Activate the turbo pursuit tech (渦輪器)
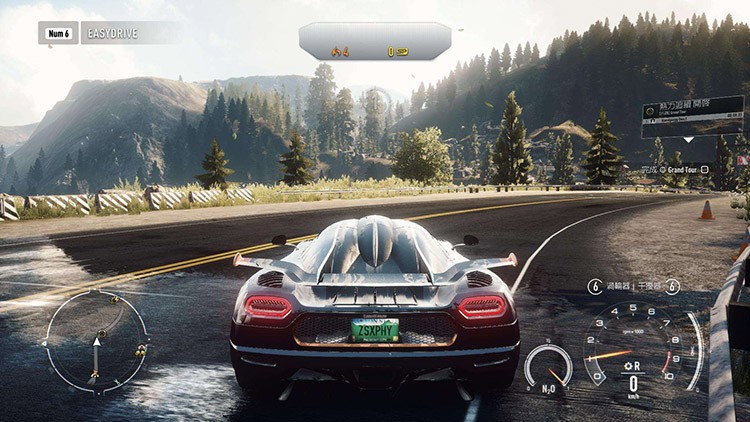 click(x=613, y=286)
